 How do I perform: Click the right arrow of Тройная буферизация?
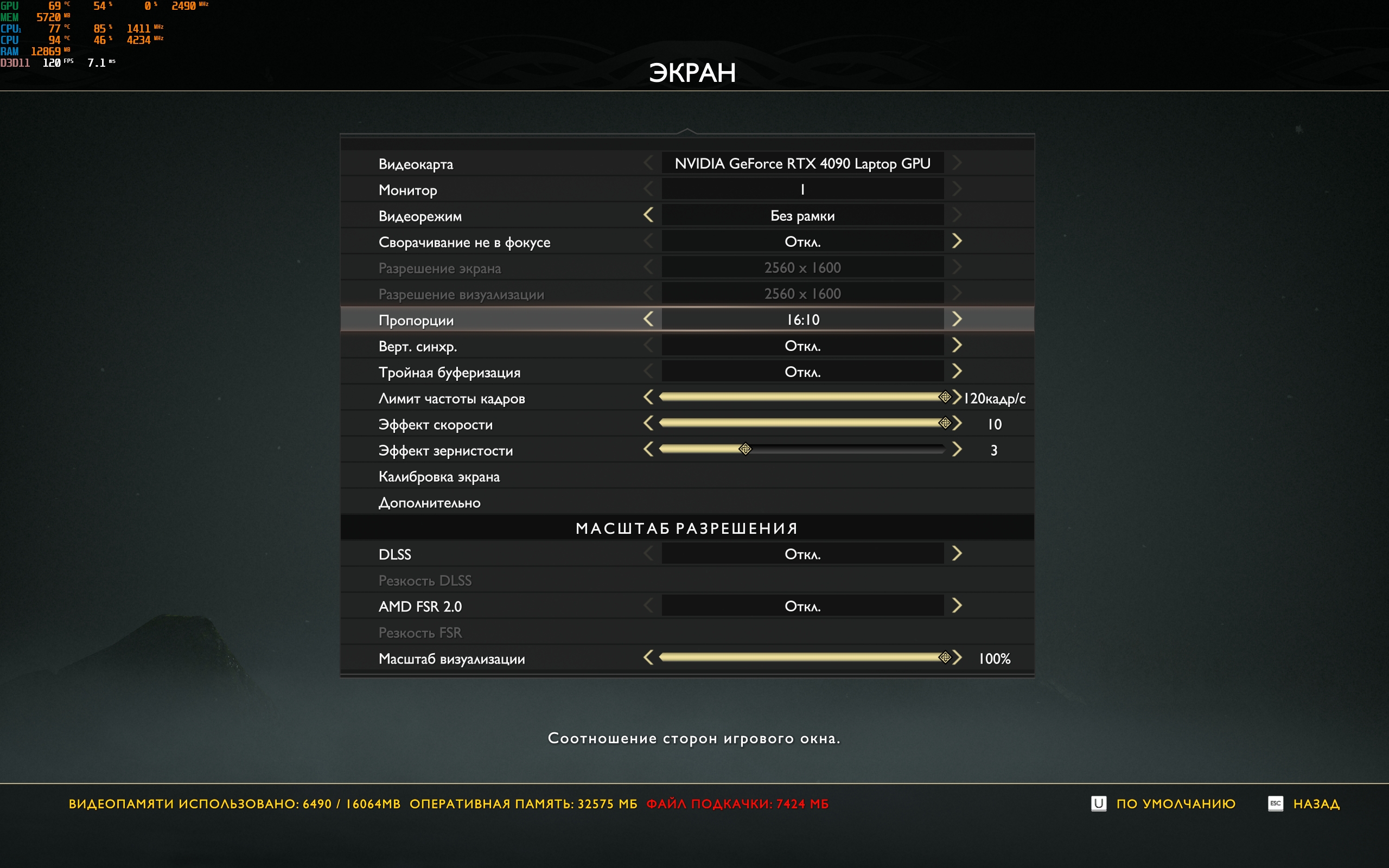point(956,372)
